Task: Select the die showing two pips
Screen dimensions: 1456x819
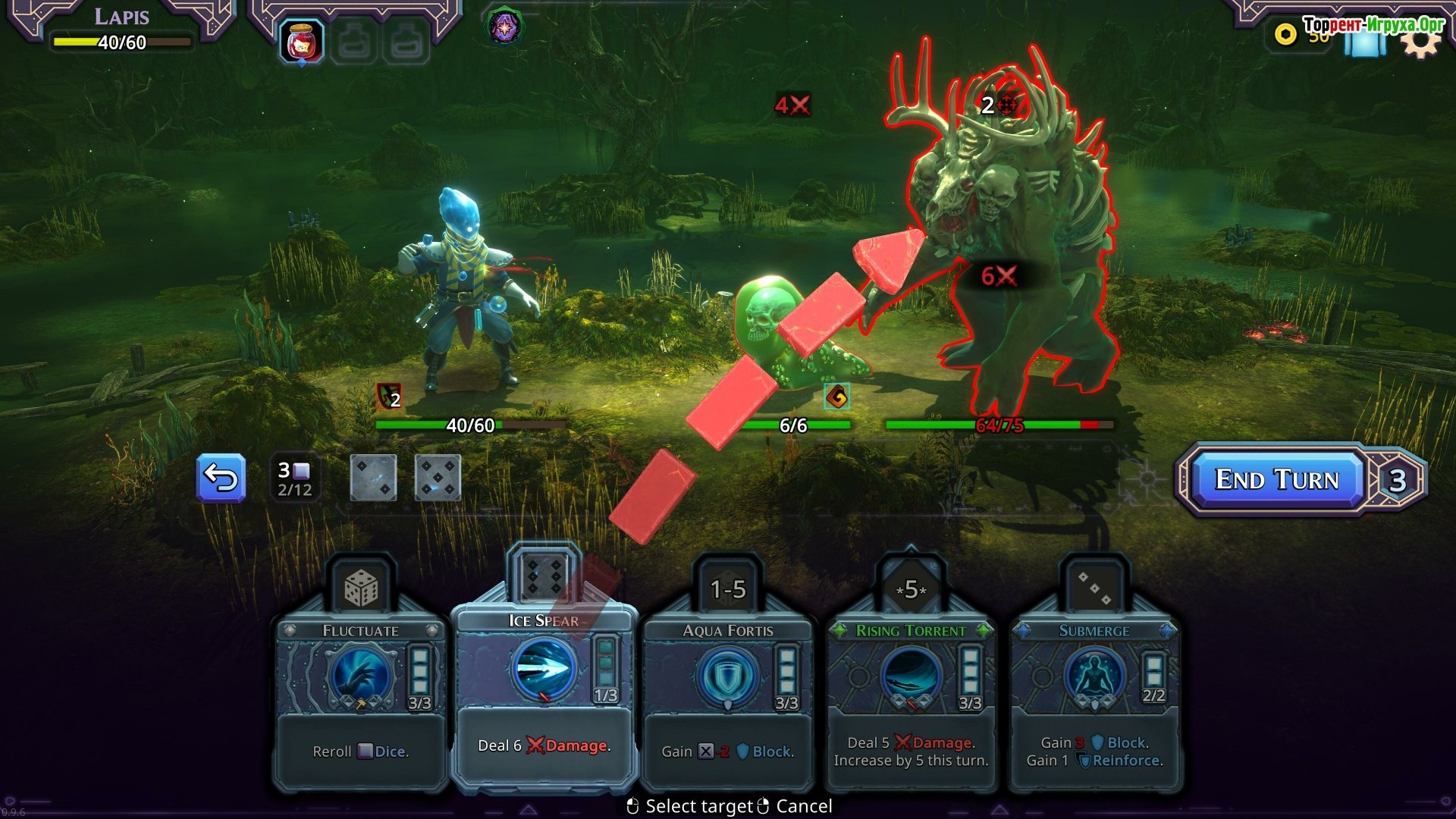Action: point(373,478)
